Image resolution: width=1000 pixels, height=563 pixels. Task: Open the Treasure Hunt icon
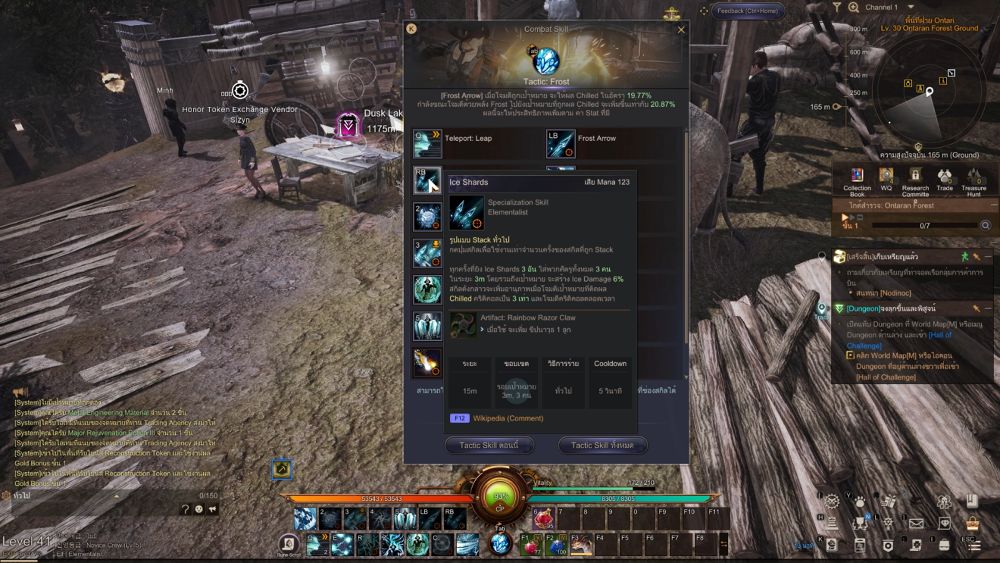(974, 179)
